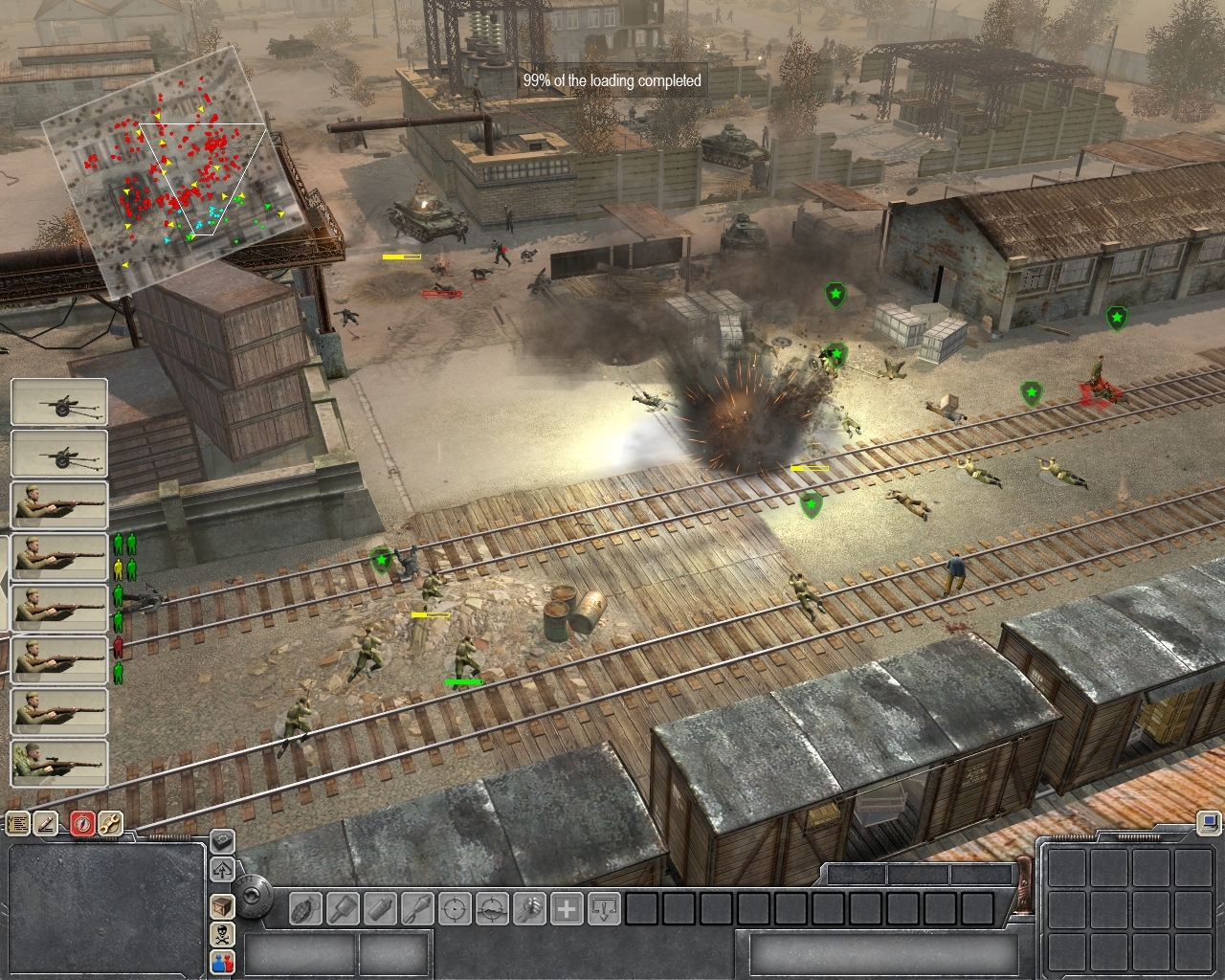
Task: Click the upward arrow button
Action: [222, 870]
